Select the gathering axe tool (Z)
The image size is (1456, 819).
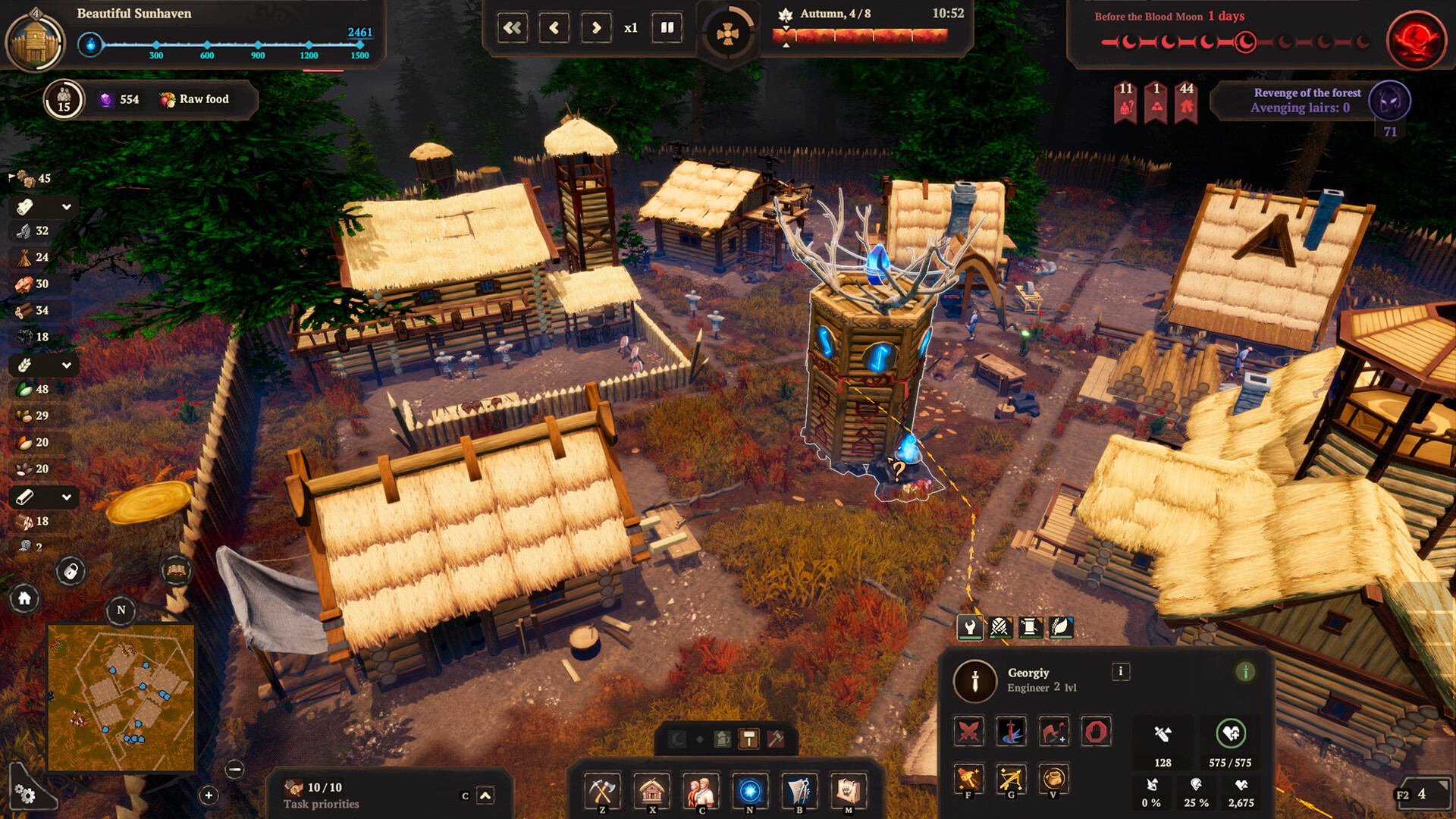coord(603,791)
